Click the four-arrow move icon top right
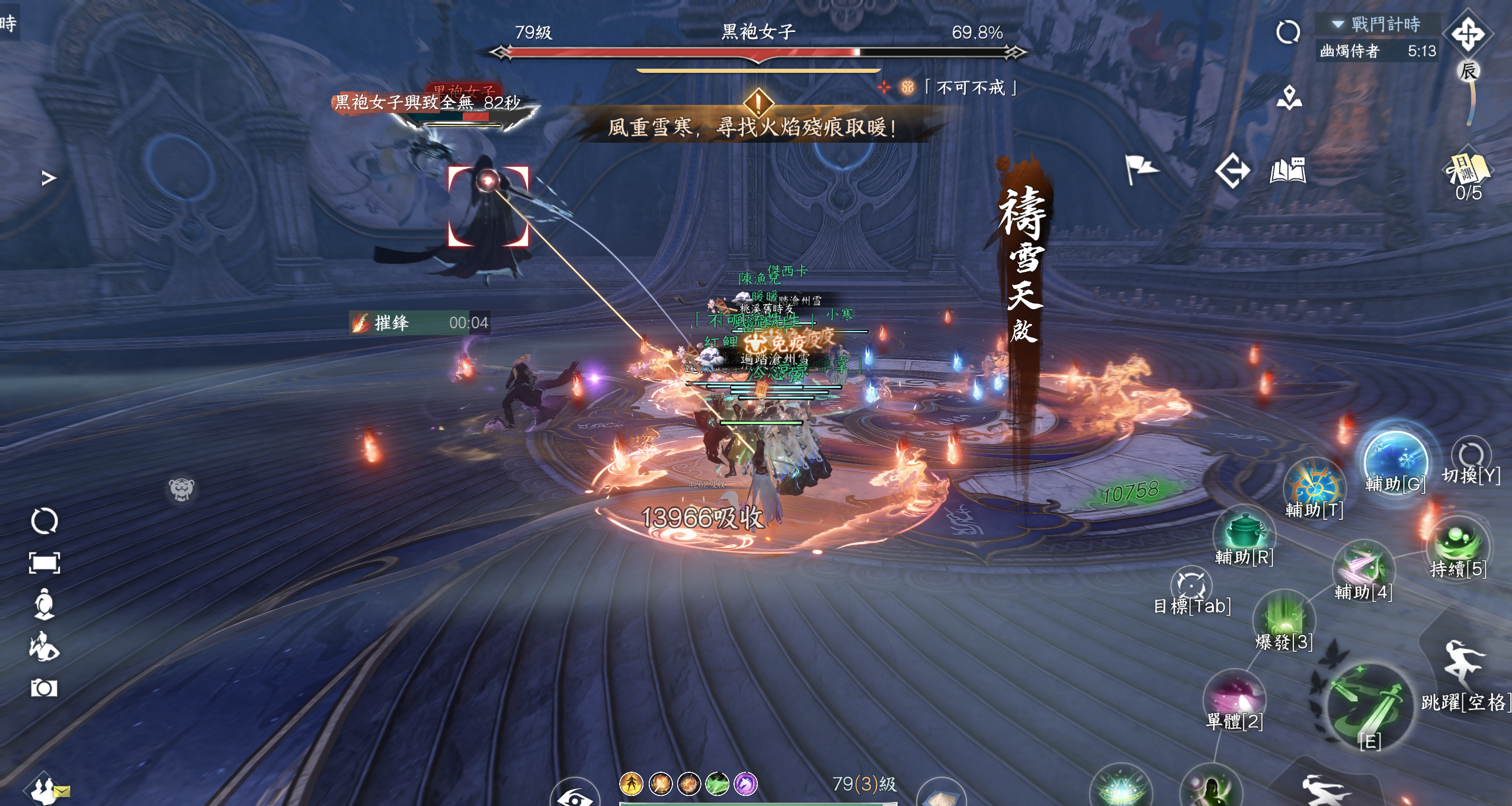Viewport: 1512px width, 806px height. tap(1468, 34)
